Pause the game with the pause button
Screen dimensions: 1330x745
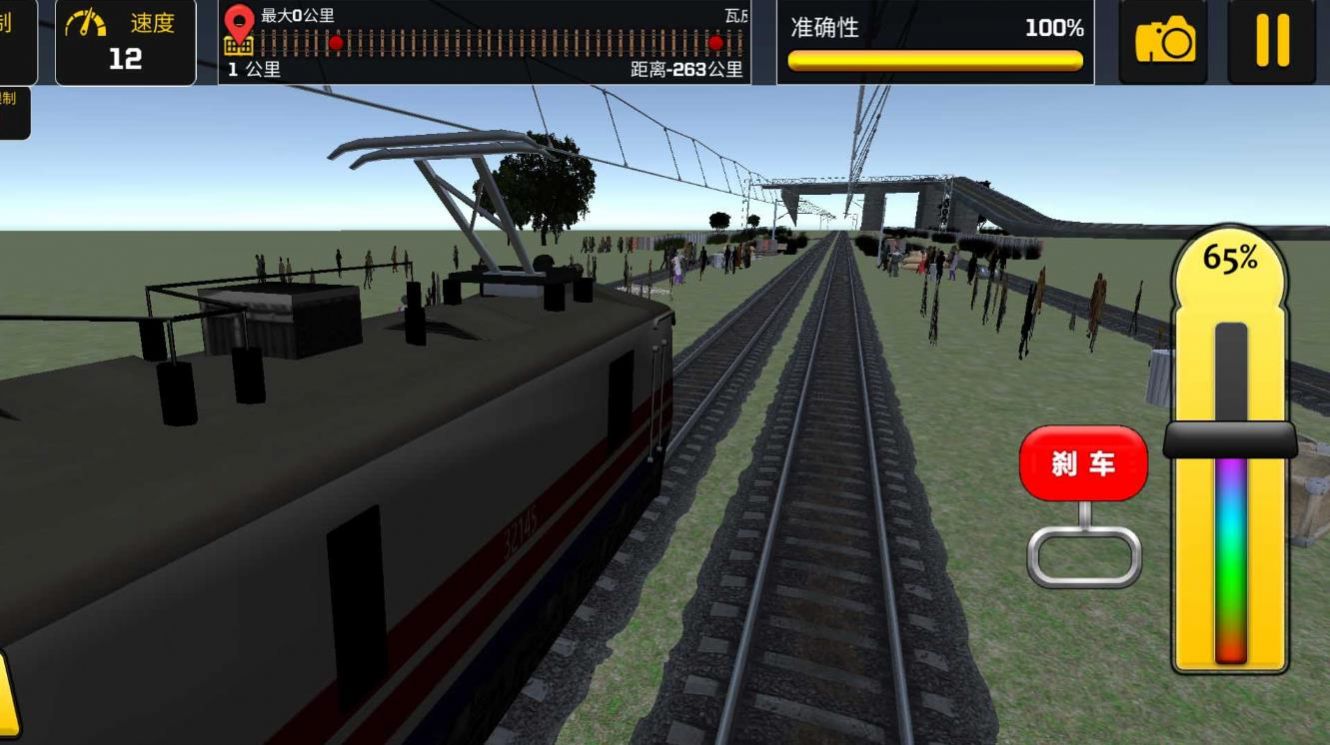[x=1271, y=41]
